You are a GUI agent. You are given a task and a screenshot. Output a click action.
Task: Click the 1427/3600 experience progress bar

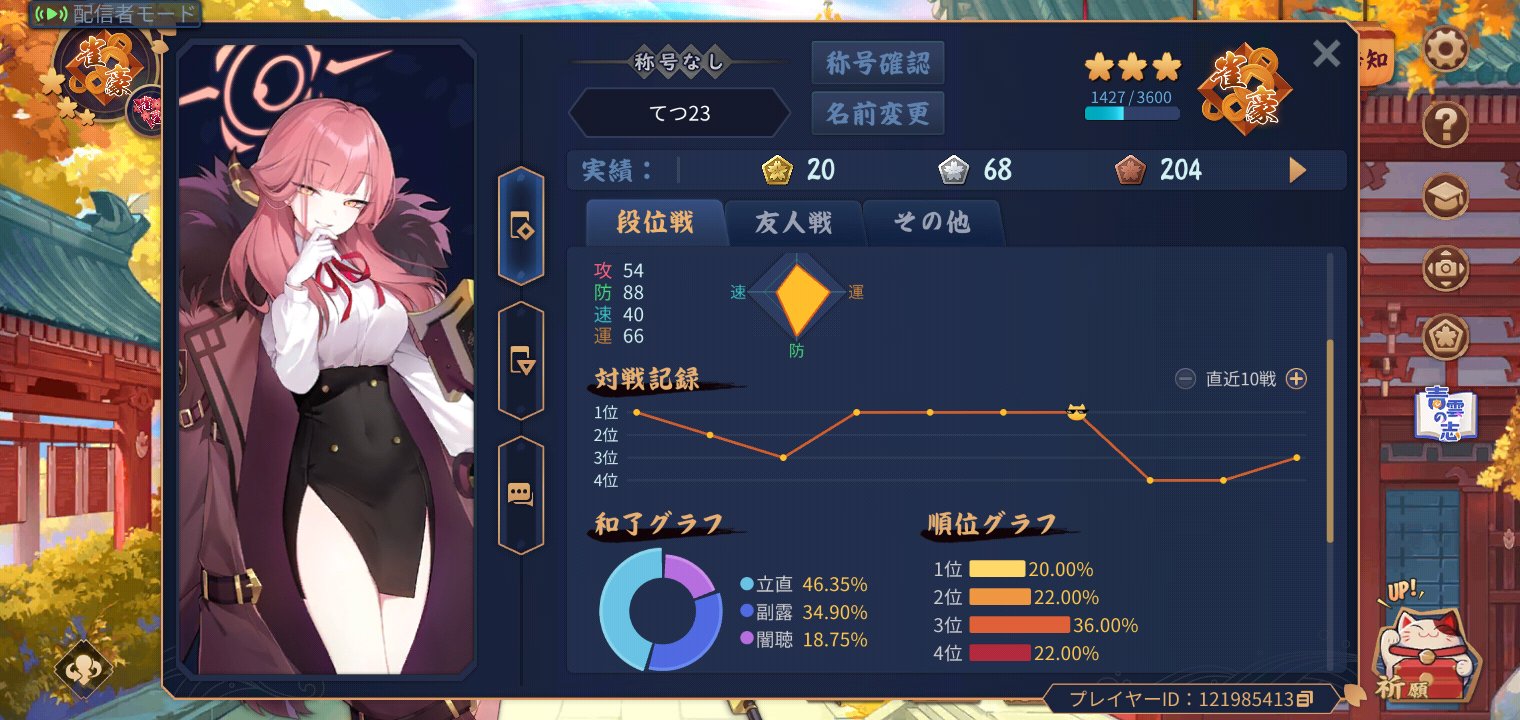(x=1131, y=113)
